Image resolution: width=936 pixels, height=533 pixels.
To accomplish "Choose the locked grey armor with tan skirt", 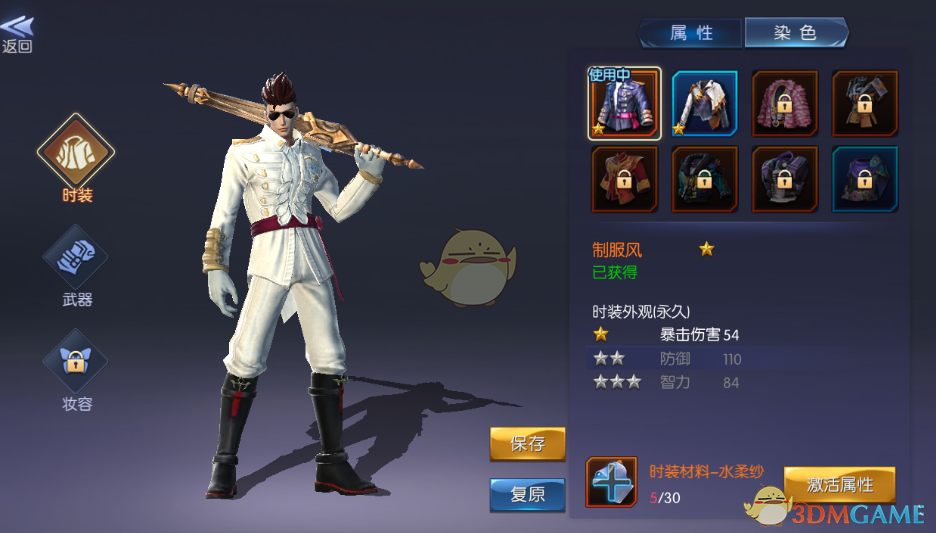I will 865,103.
